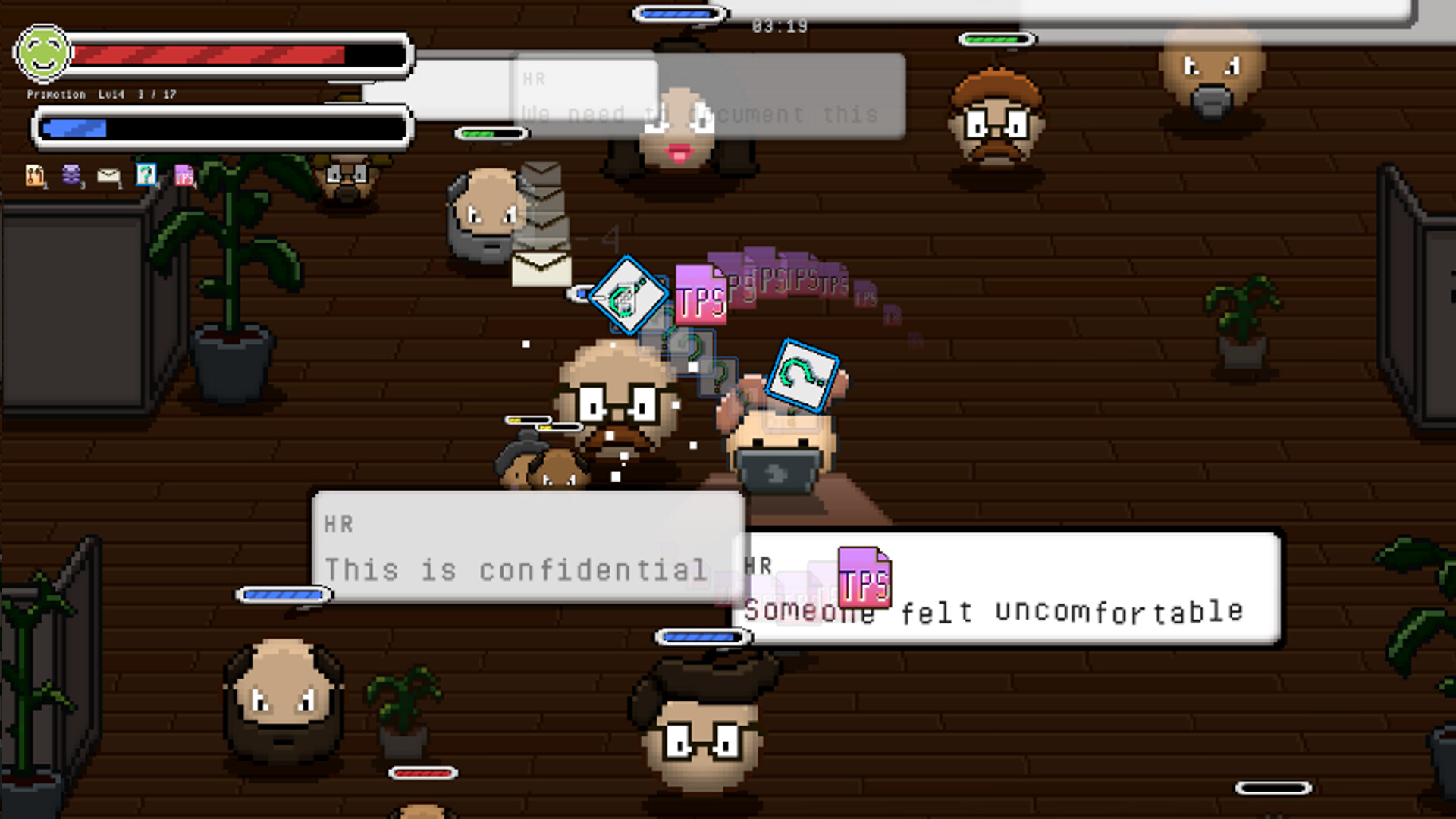Click the blue question mark pickup near the laptop worker

(805, 373)
